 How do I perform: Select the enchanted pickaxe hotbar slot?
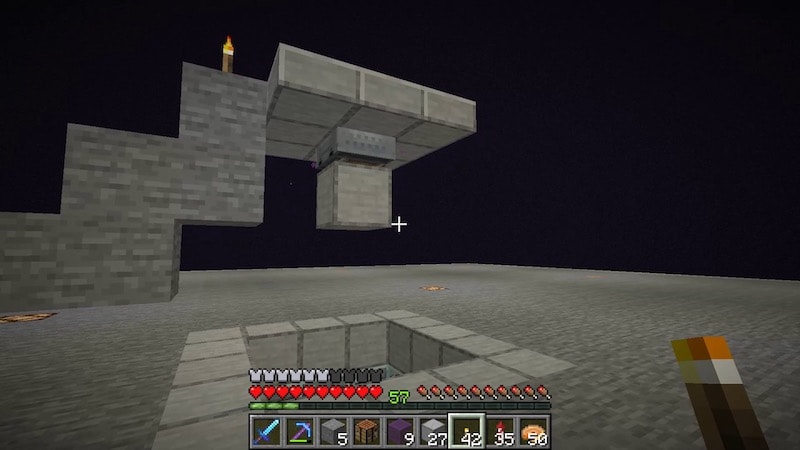(298, 431)
